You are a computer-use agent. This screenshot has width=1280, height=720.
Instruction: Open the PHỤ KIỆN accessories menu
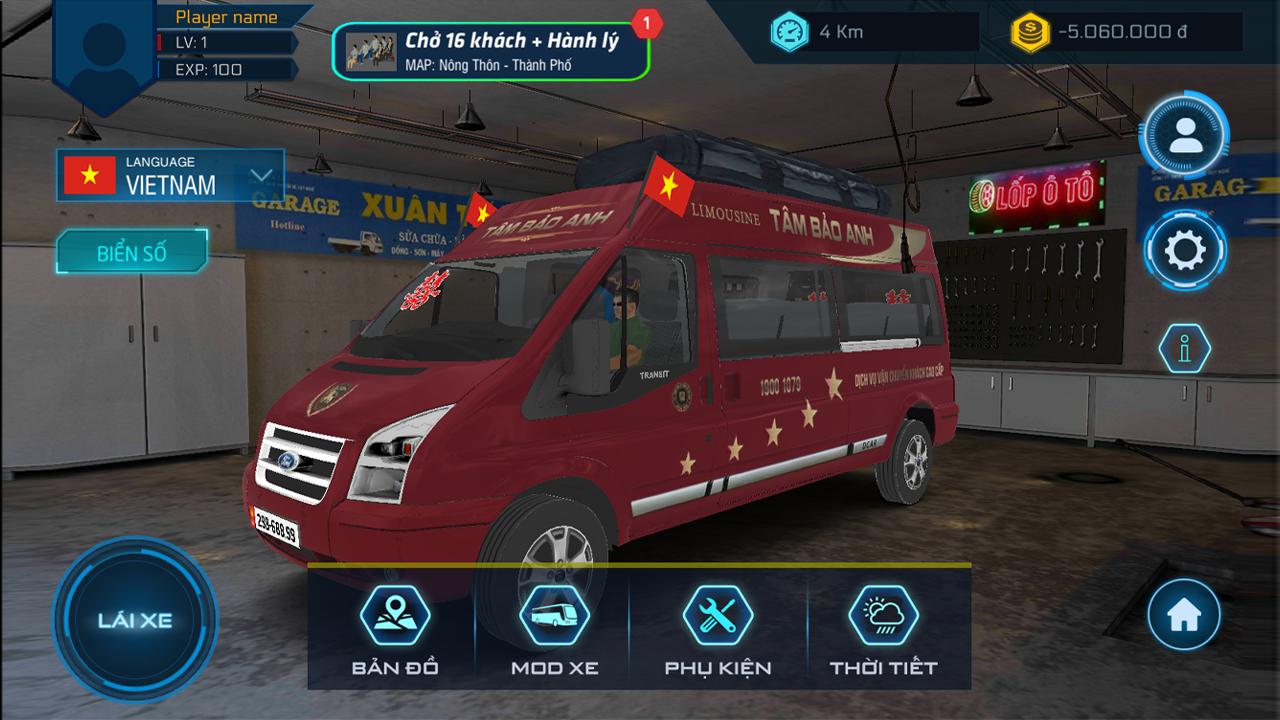tap(718, 628)
